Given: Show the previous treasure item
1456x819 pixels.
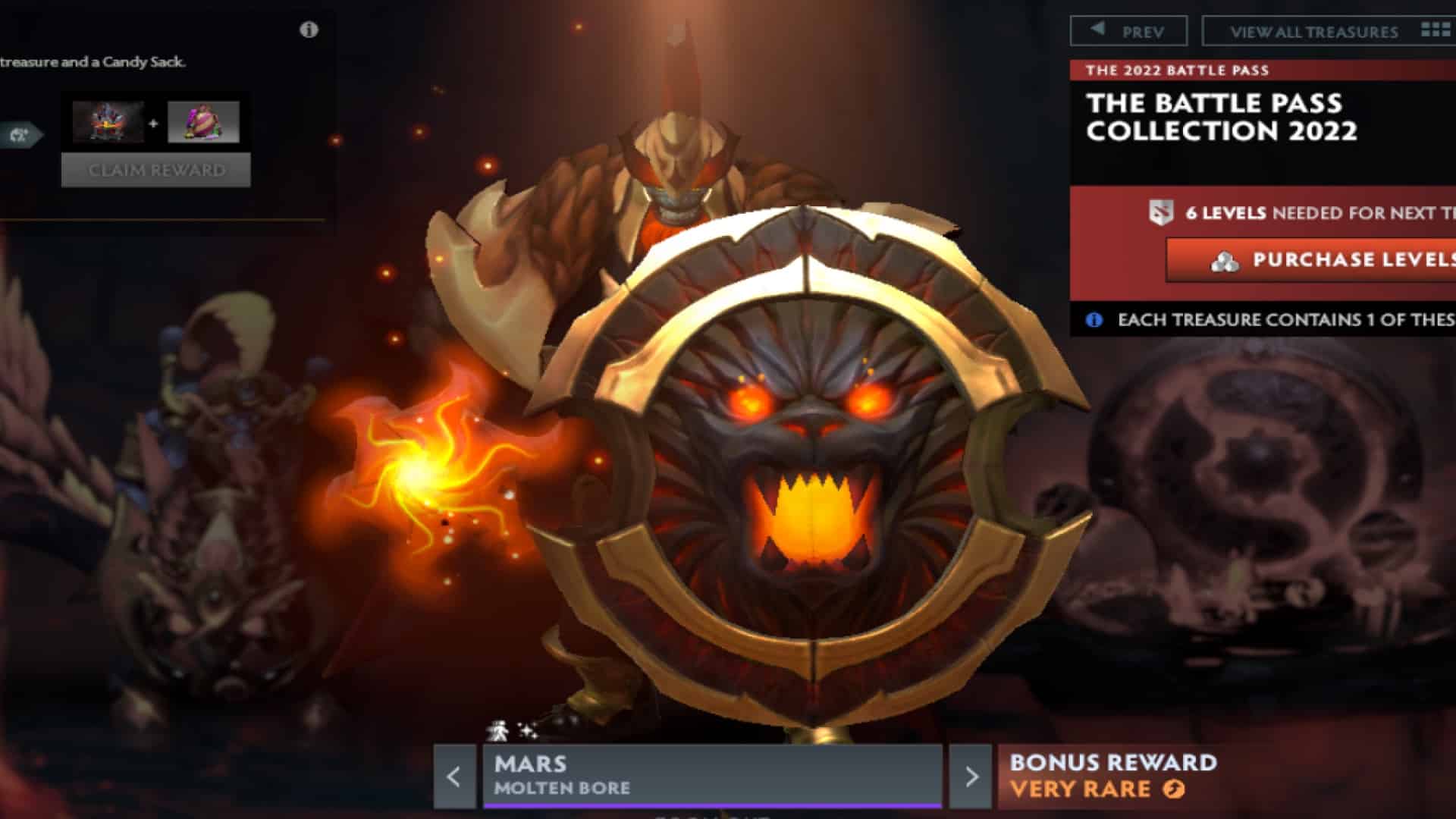Looking at the screenshot, I should click(x=453, y=777).
